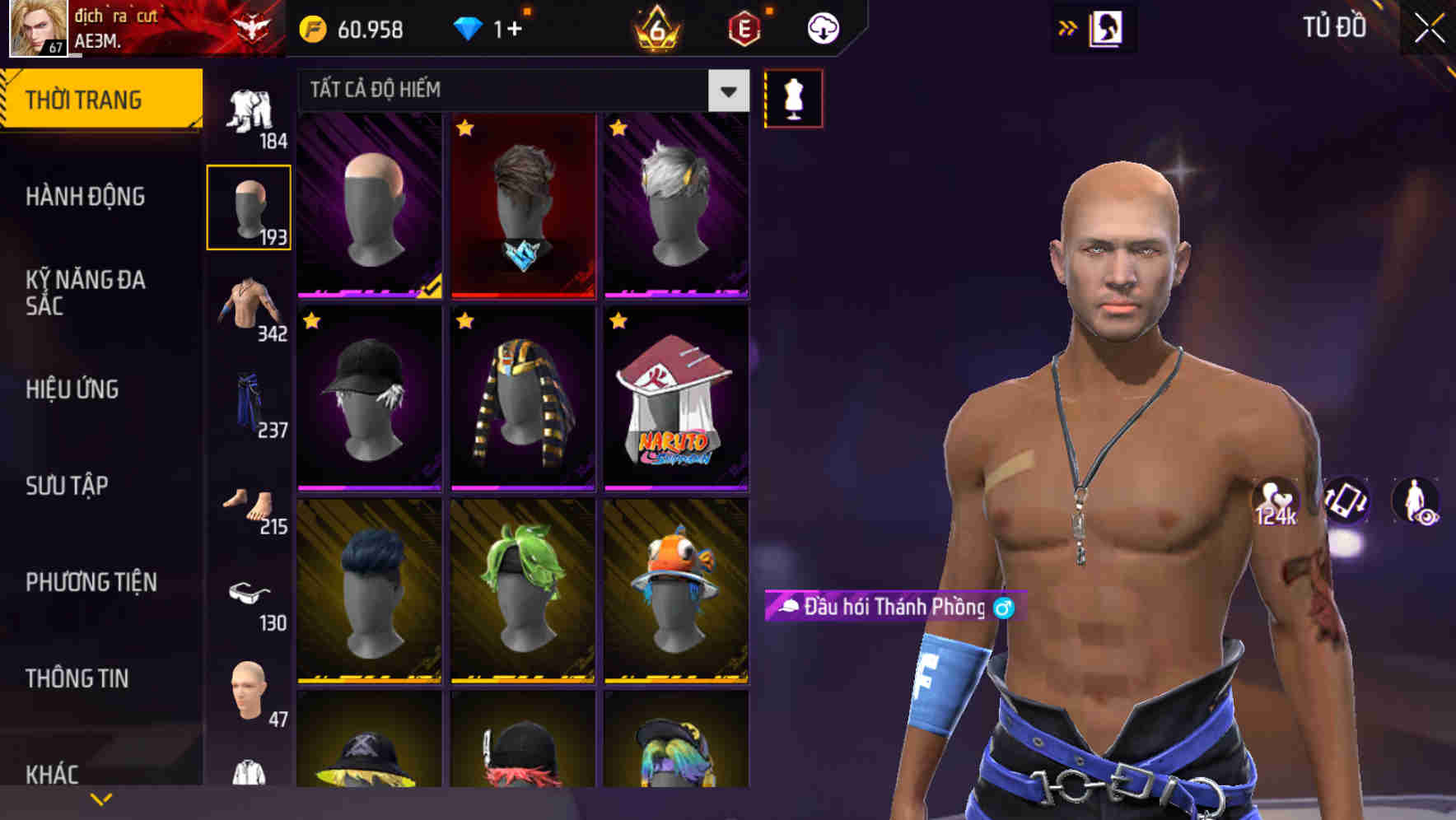Viewport: 1456px width, 820px height.
Task: Select the Naruto Shippuden hat thumbnail
Action: click(677, 399)
